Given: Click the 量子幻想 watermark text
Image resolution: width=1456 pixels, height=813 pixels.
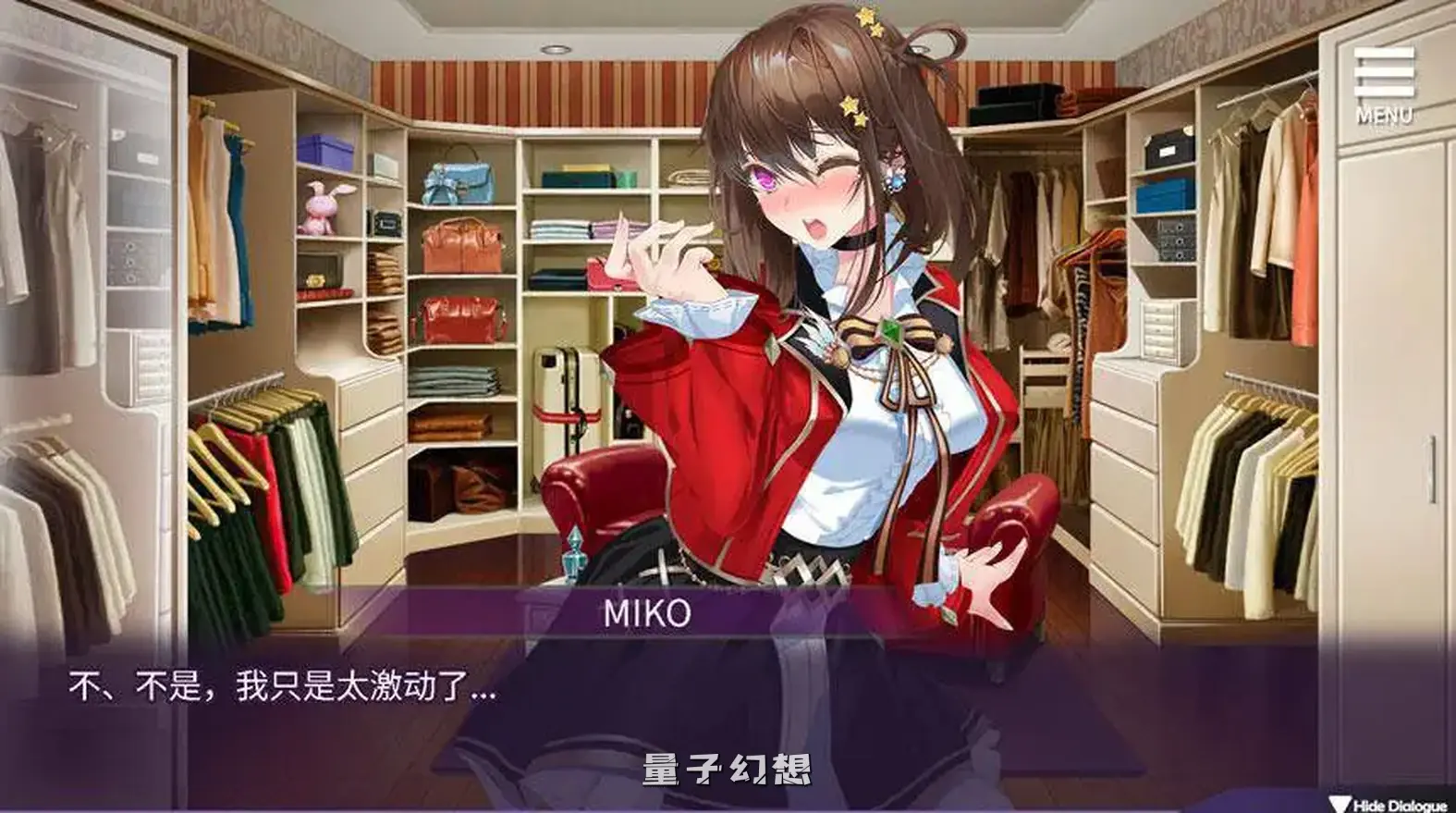Looking at the screenshot, I should [727, 770].
